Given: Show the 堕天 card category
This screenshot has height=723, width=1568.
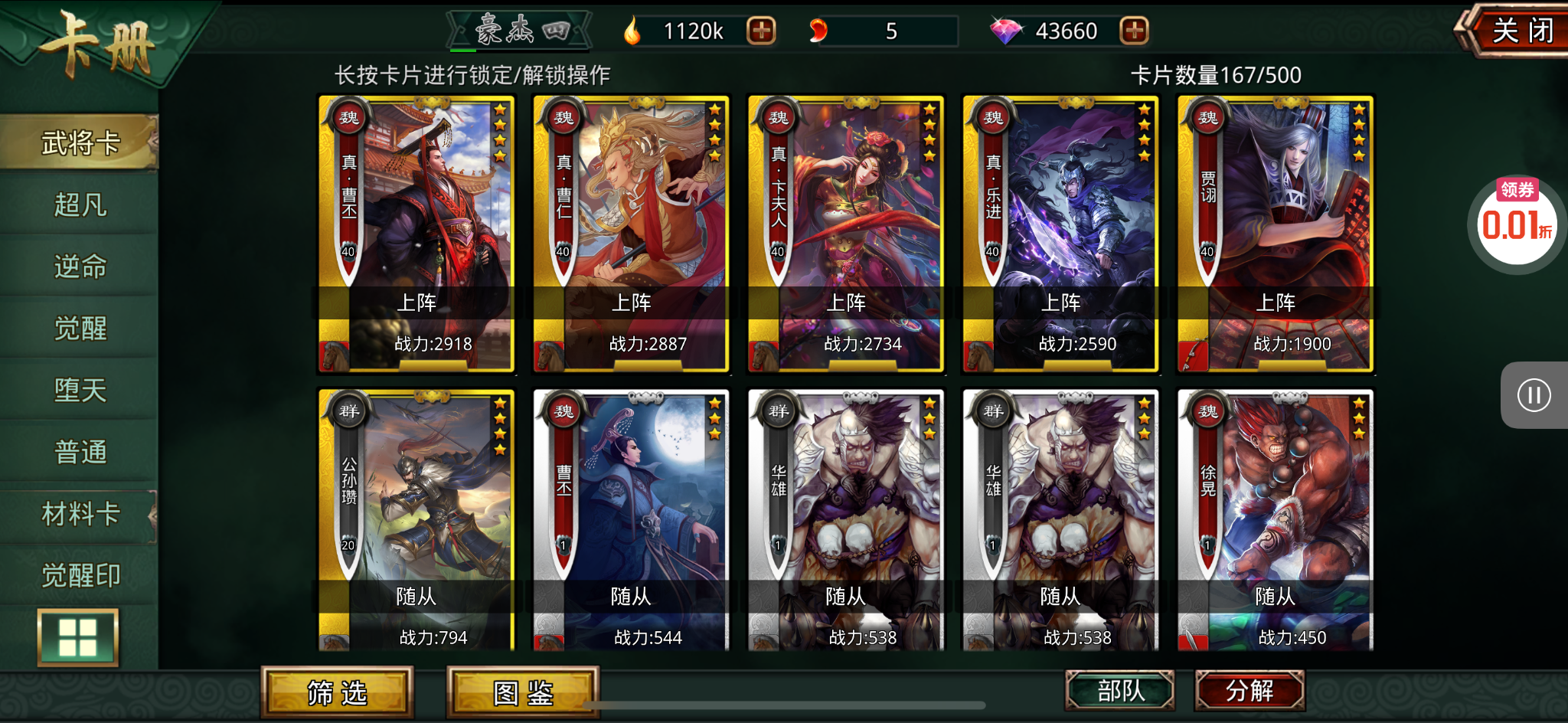Looking at the screenshot, I should tap(80, 391).
